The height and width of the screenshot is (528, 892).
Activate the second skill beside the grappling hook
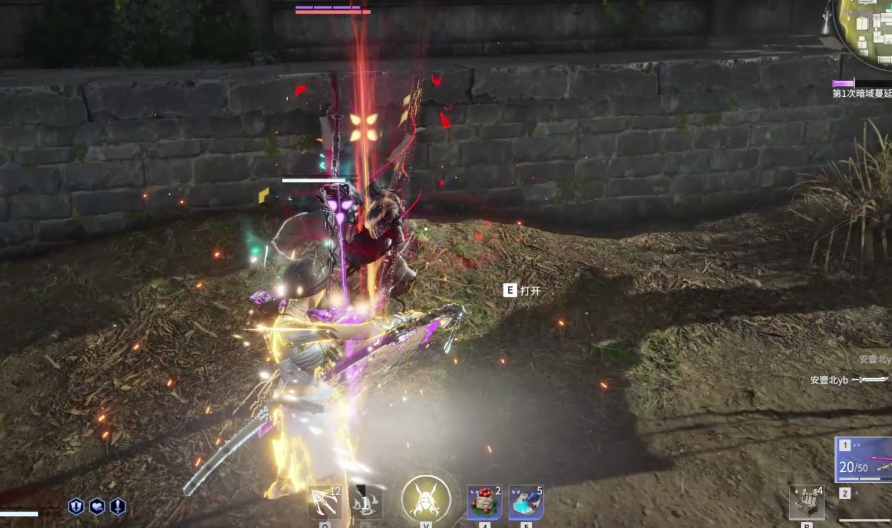tap(366, 501)
